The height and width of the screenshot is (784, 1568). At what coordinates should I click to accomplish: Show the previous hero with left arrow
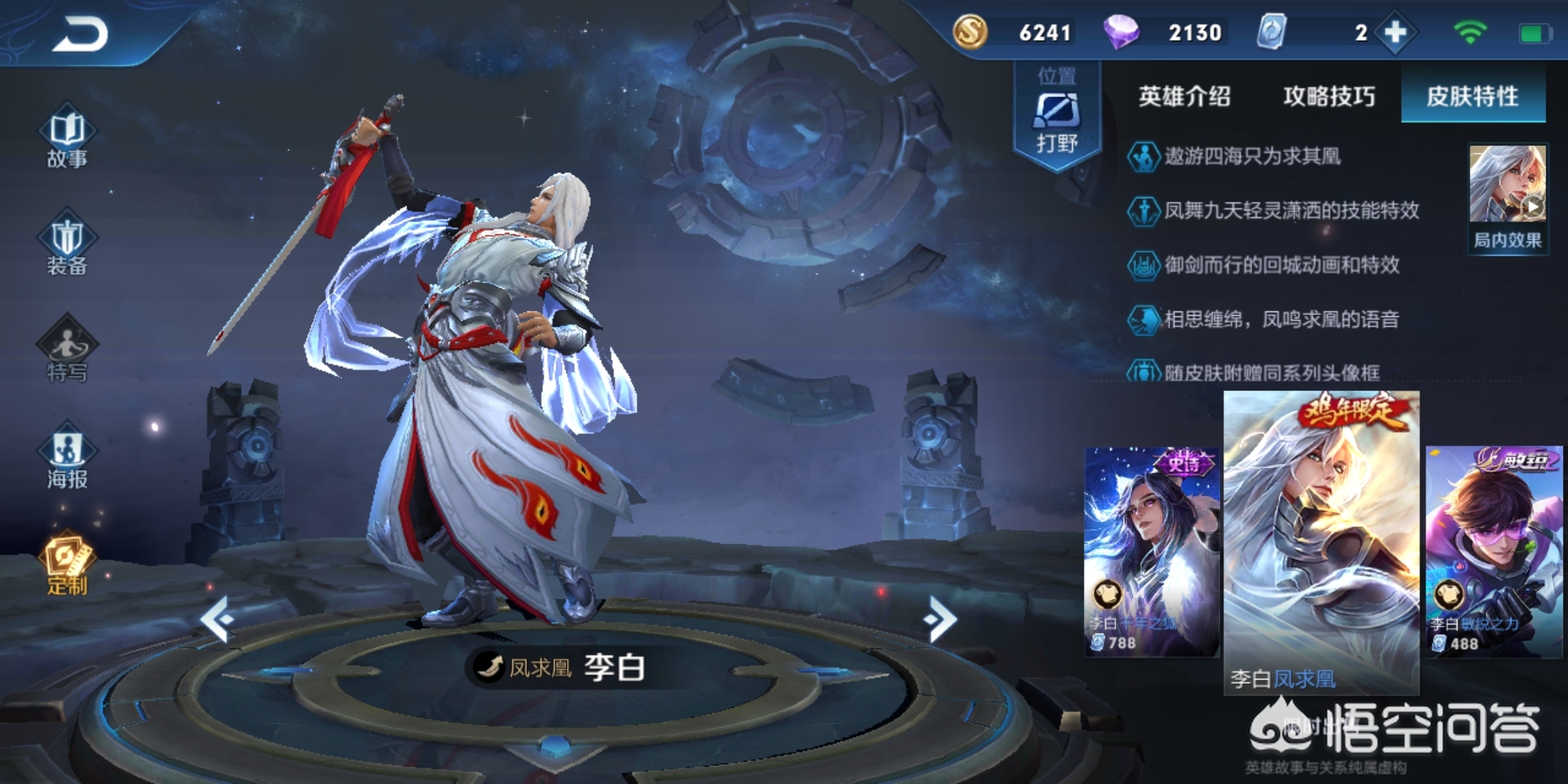click(217, 619)
